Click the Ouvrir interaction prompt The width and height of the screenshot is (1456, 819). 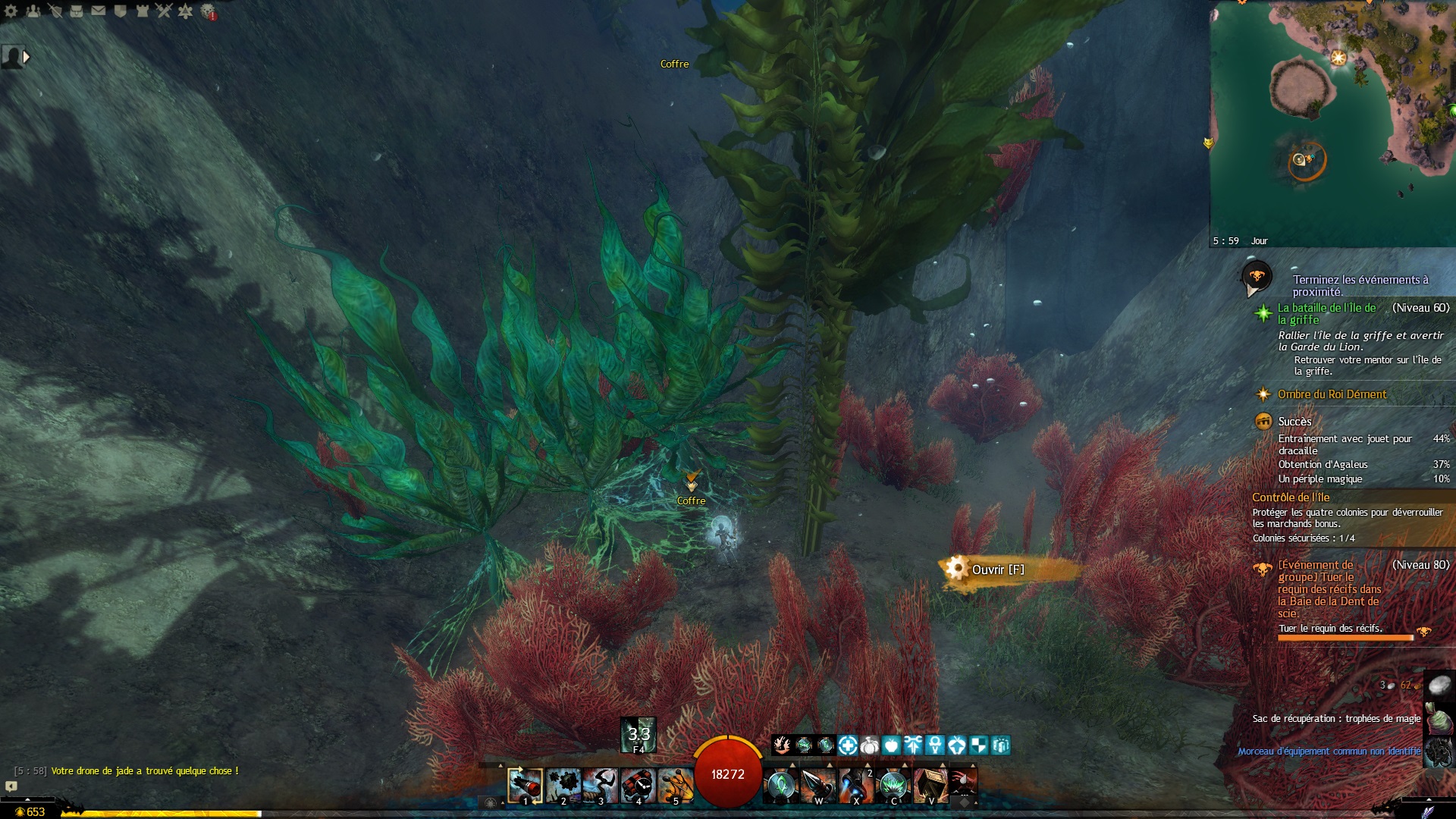[x=997, y=570]
